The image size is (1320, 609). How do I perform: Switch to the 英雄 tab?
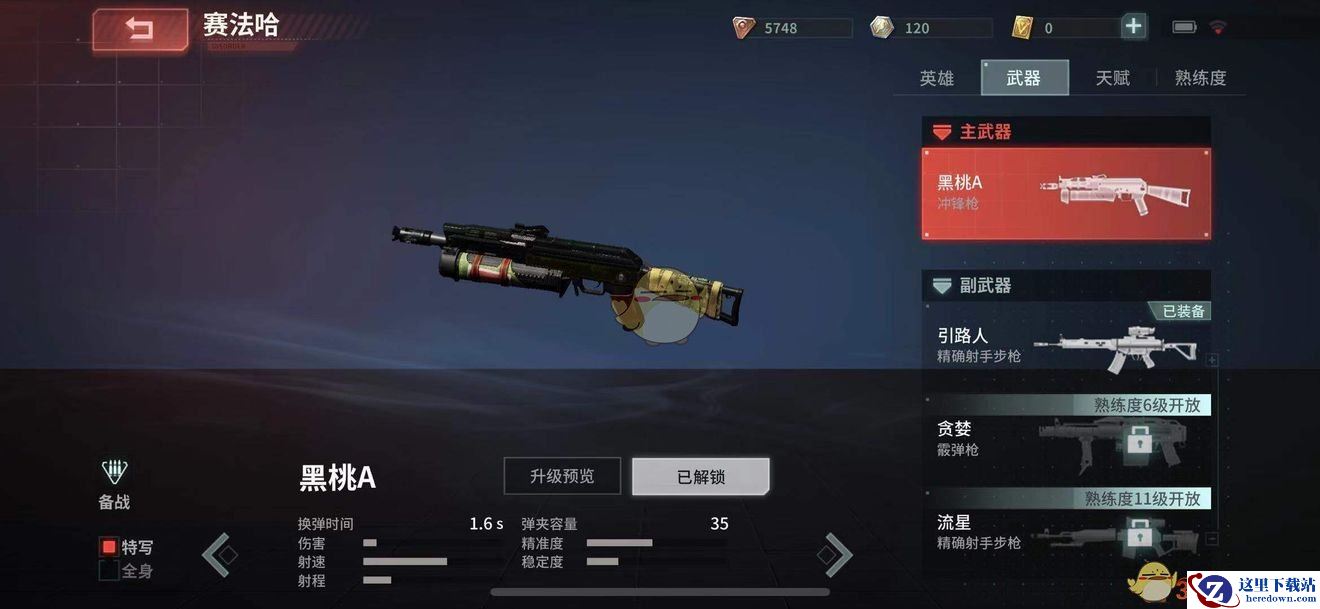[x=937, y=78]
